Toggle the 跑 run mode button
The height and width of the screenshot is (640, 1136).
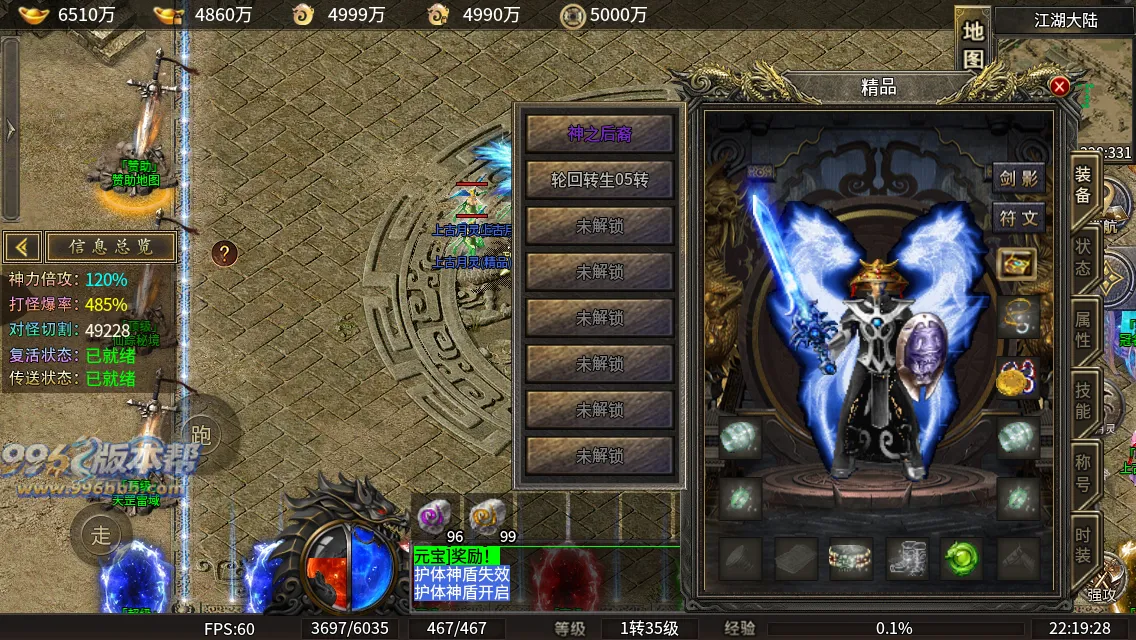pyautogui.click(x=201, y=433)
